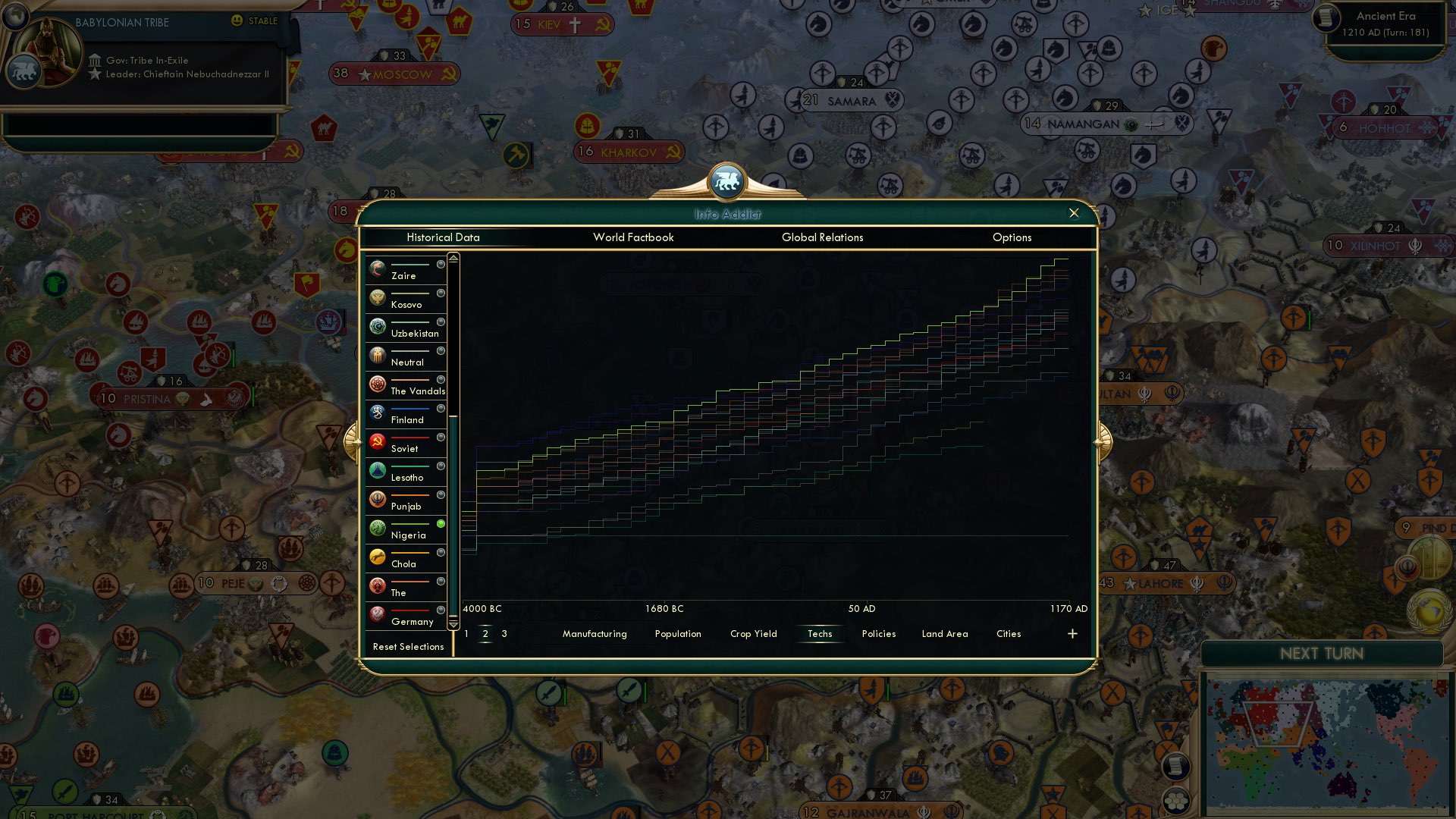Screen dimensions: 1456x819
Task: Open the Global Relations tab
Action: [822, 237]
